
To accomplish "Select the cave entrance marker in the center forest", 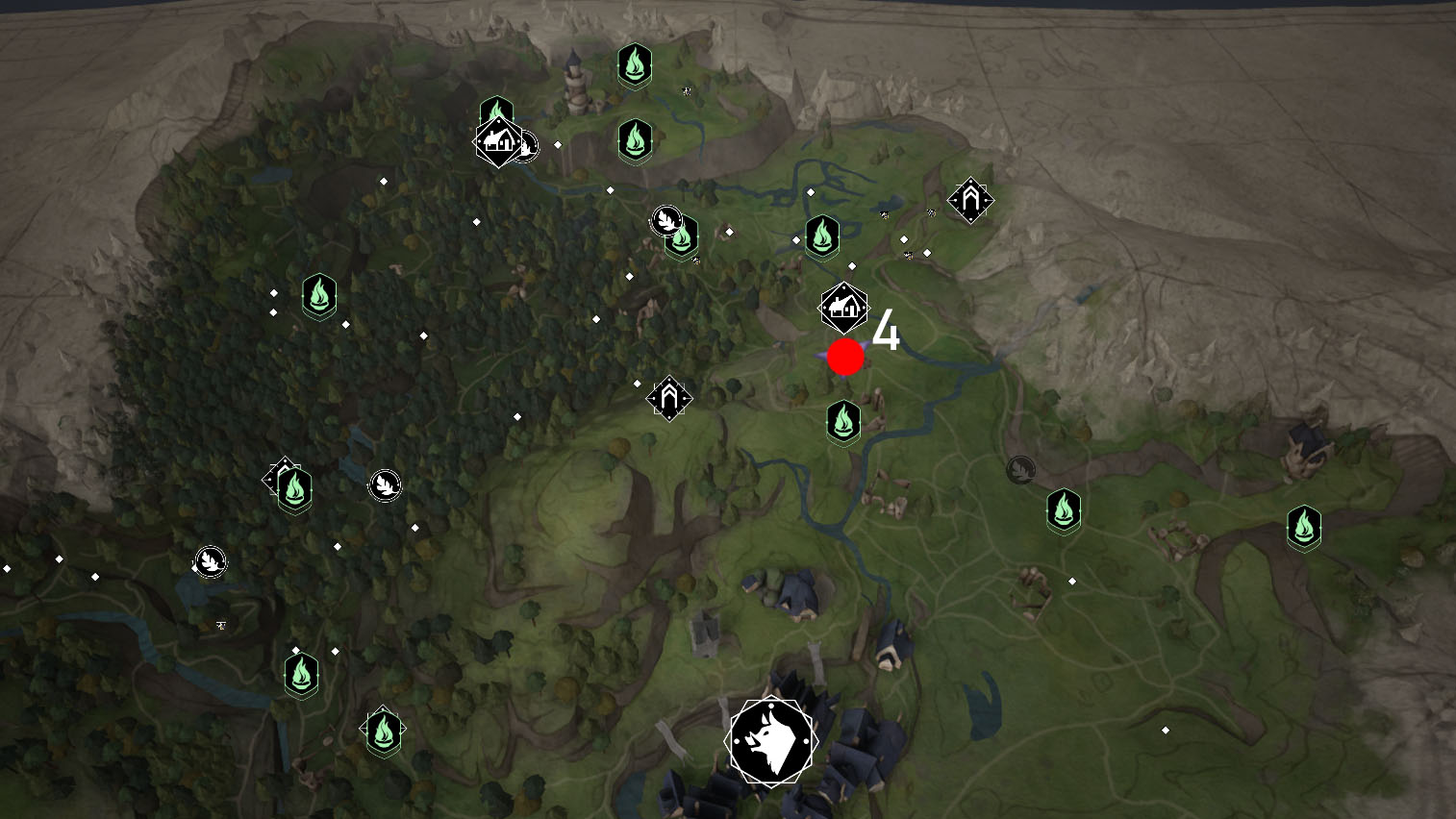I will point(670,396).
